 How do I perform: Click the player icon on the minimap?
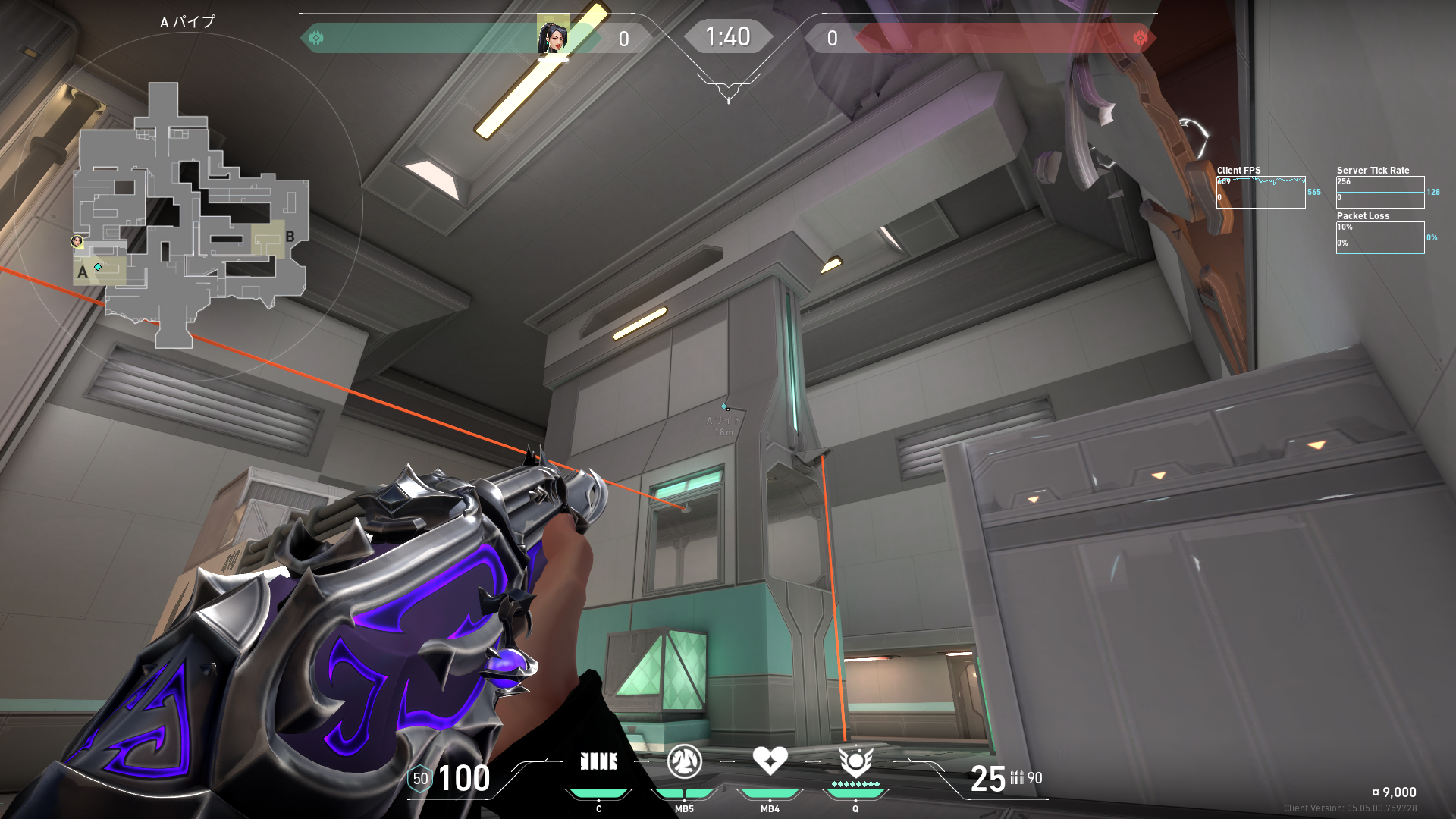[77, 242]
